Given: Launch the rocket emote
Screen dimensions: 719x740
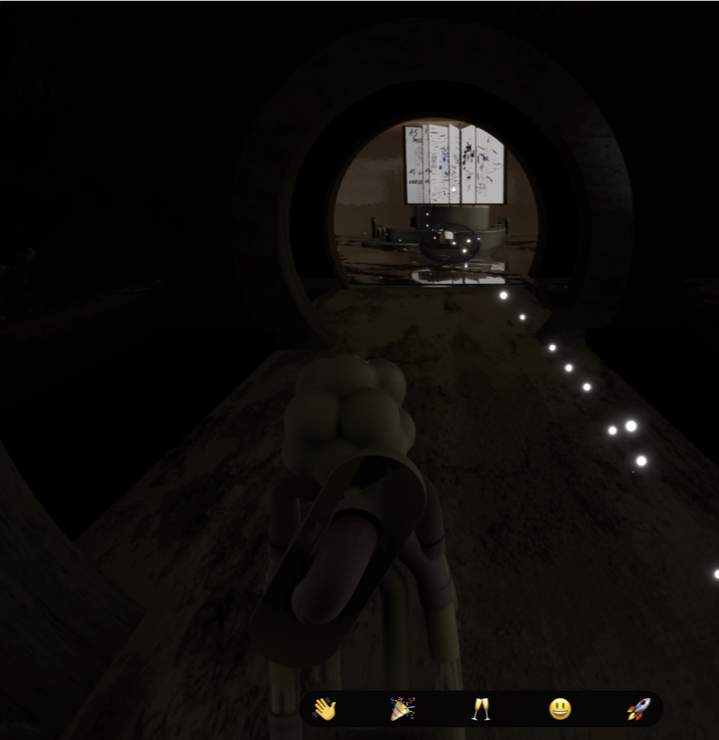Looking at the screenshot, I should [x=638, y=709].
